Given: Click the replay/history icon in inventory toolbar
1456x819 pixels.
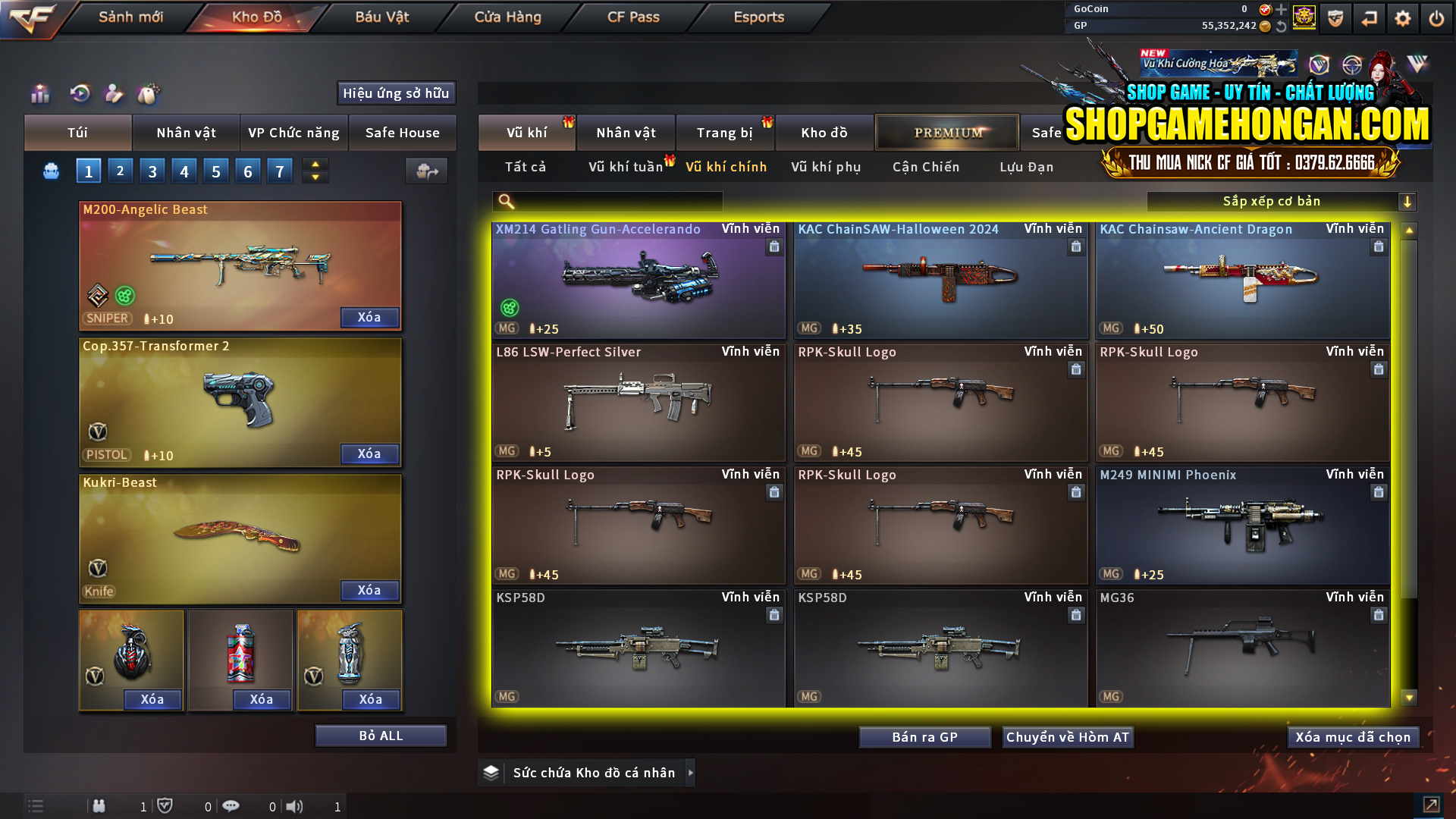Looking at the screenshot, I should [x=80, y=93].
